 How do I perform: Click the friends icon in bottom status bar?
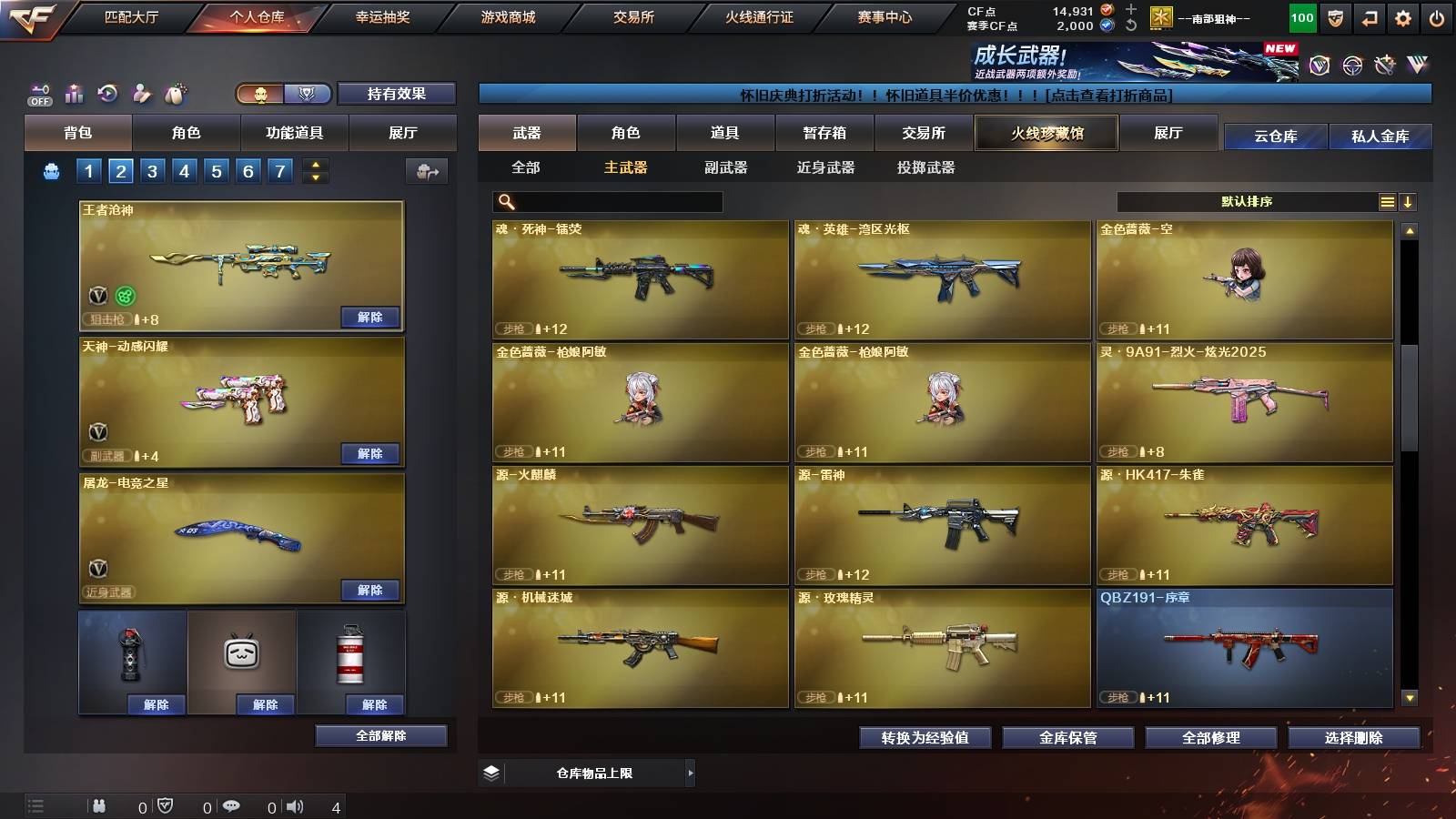(x=98, y=806)
